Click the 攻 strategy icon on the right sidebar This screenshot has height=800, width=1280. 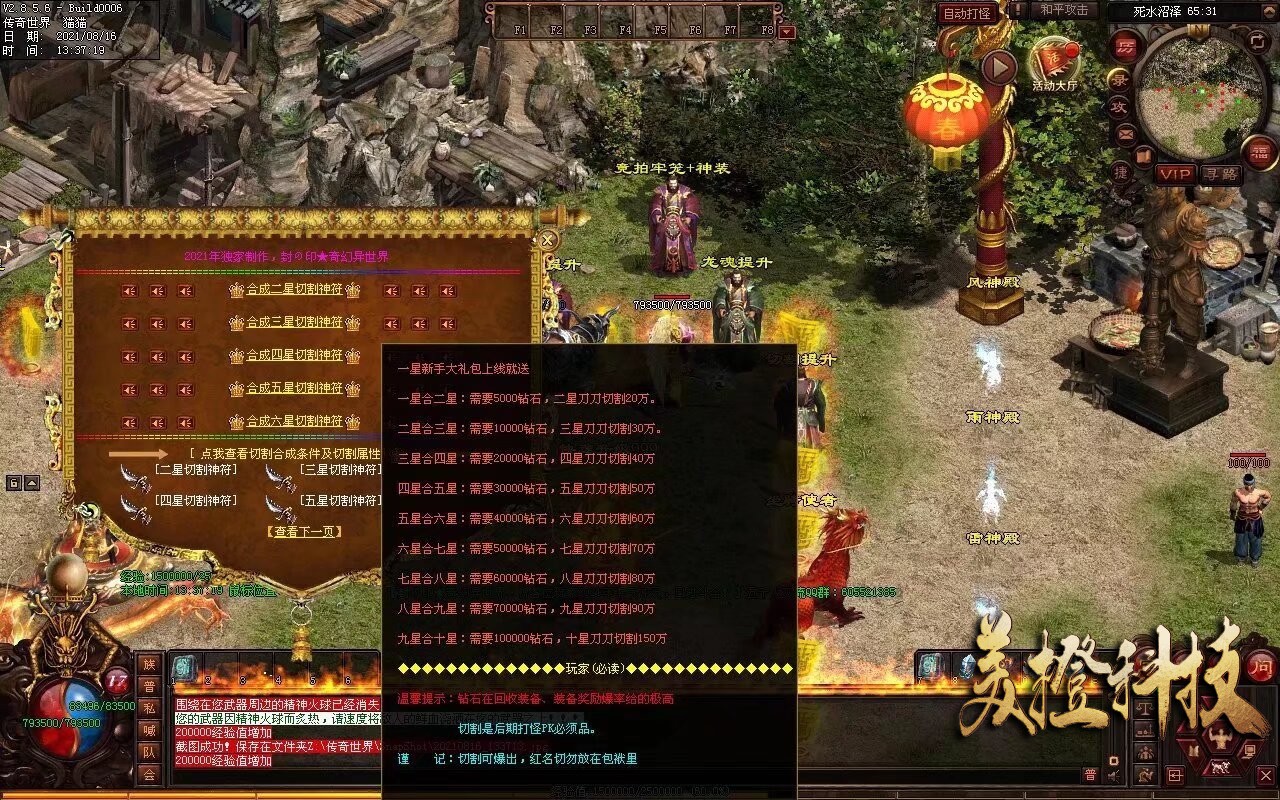(x=1121, y=107)
